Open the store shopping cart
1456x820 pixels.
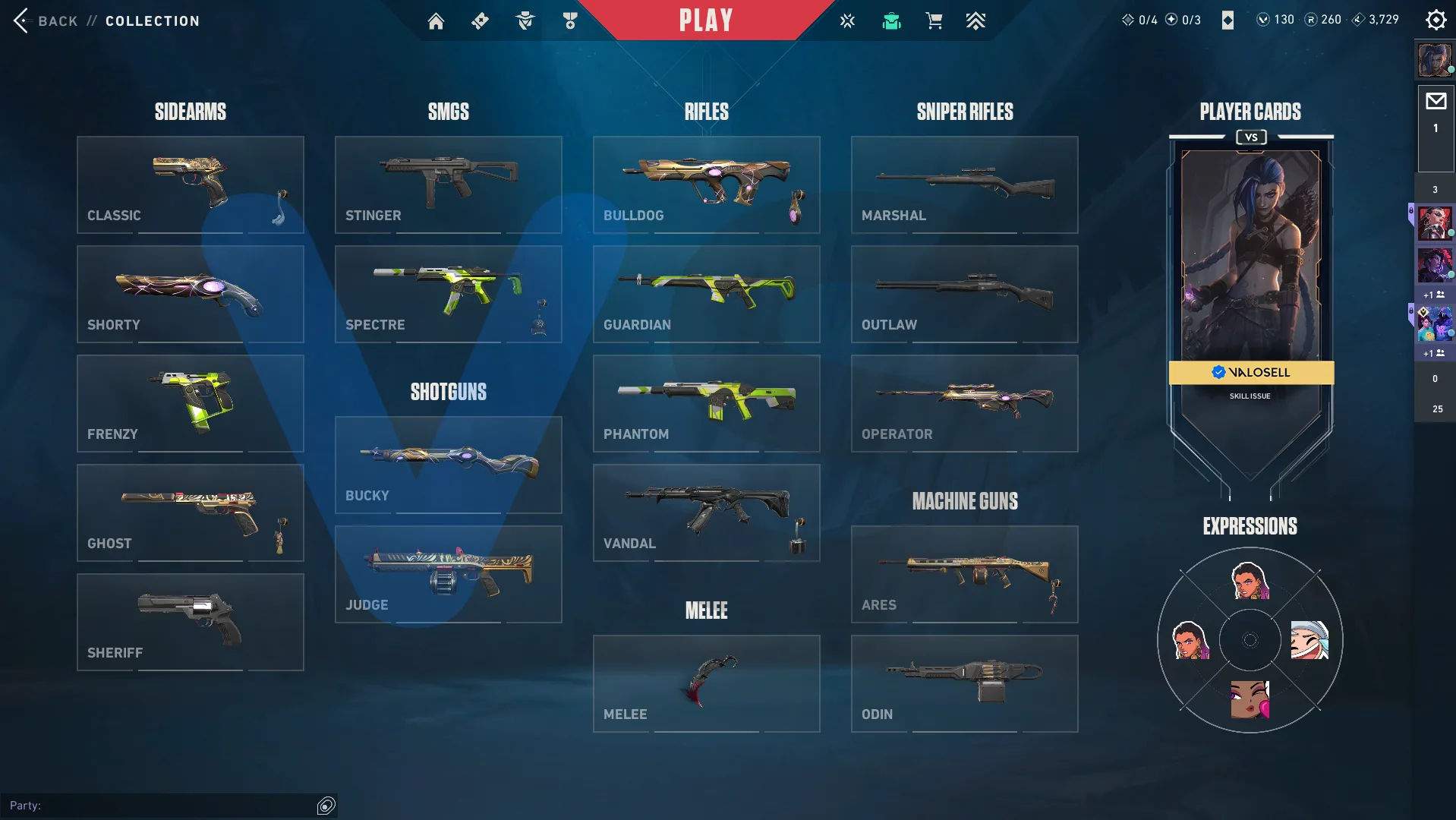tap(934, 21)
